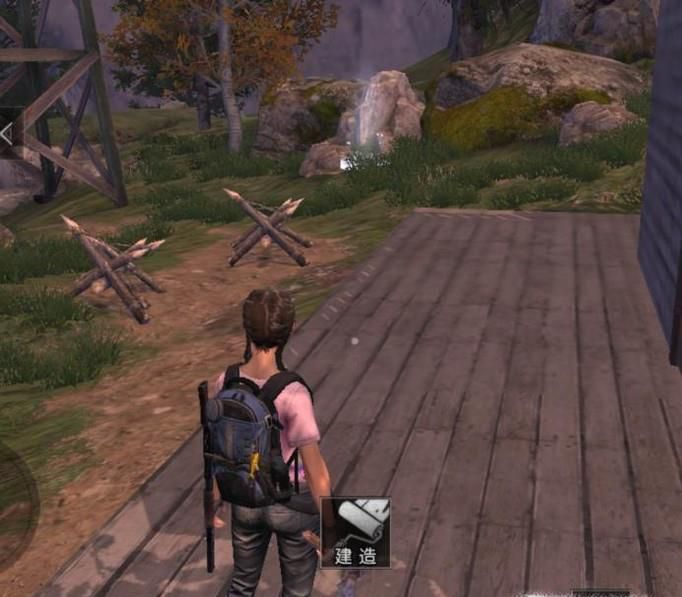Open the 建造 build menu

tap(355, 533)
